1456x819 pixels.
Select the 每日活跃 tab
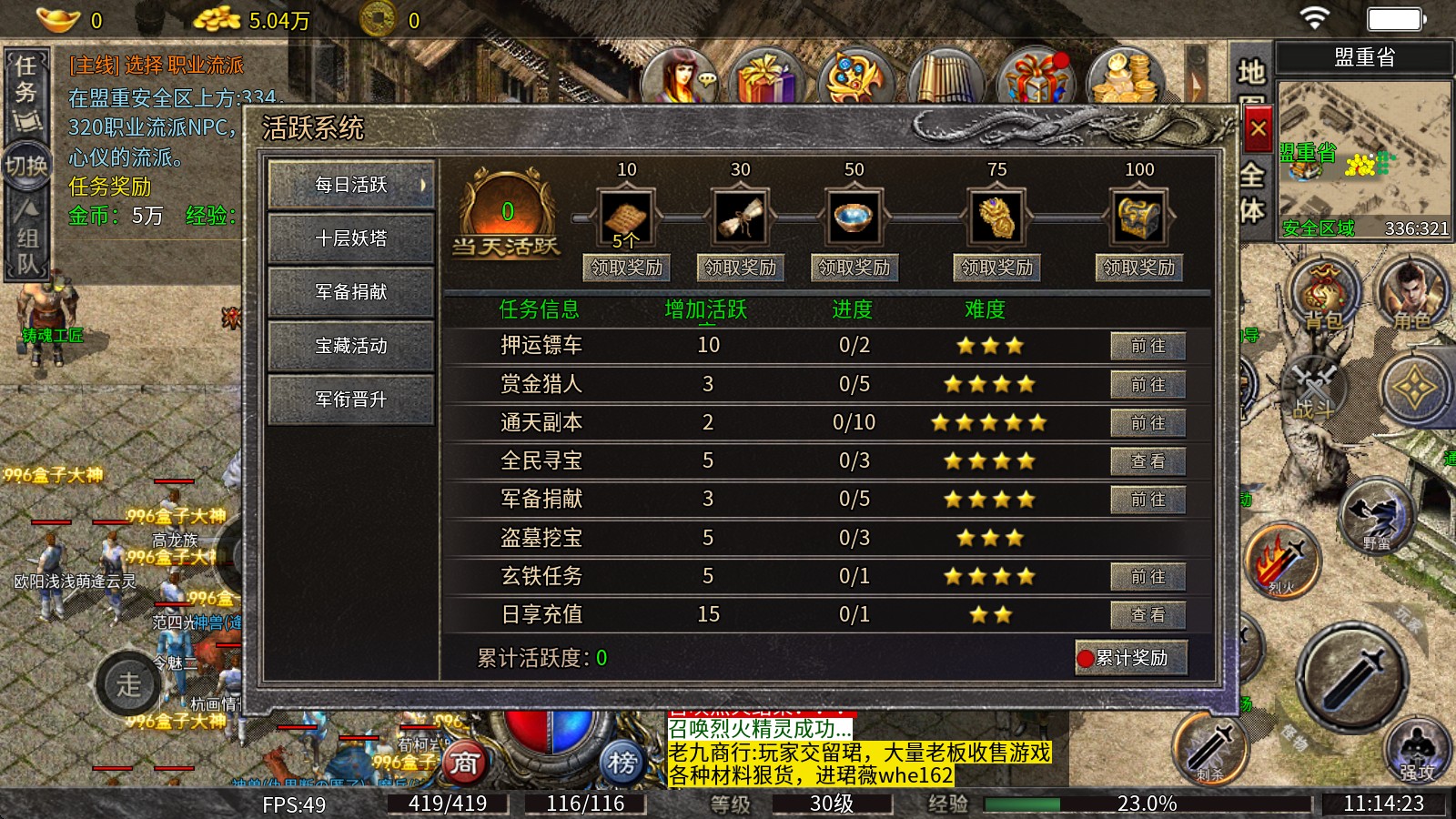(351, 185)
